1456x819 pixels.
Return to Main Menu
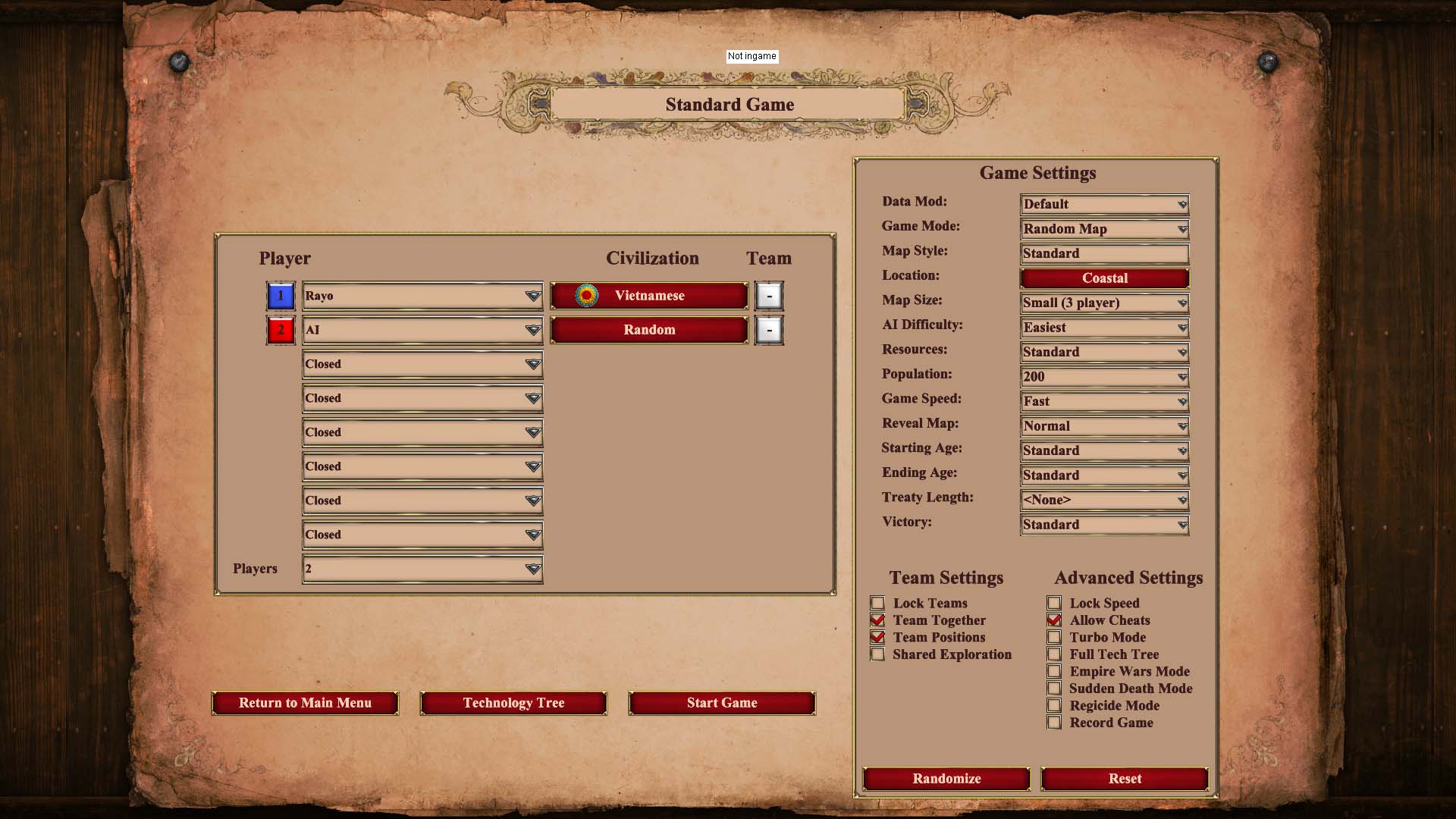click(305, 703)
